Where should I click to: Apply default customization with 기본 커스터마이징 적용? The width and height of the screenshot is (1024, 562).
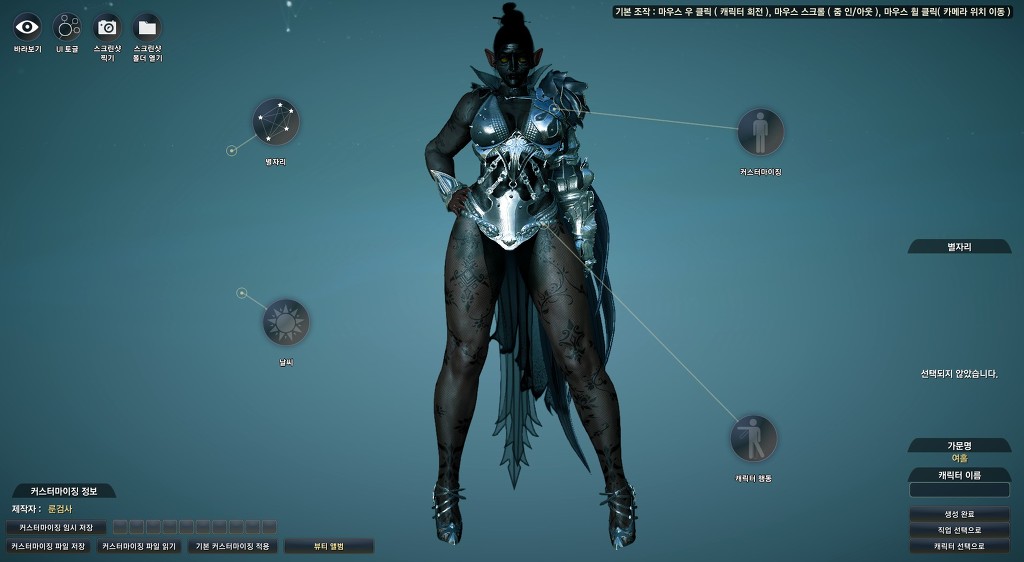click(x=233, y=547)
